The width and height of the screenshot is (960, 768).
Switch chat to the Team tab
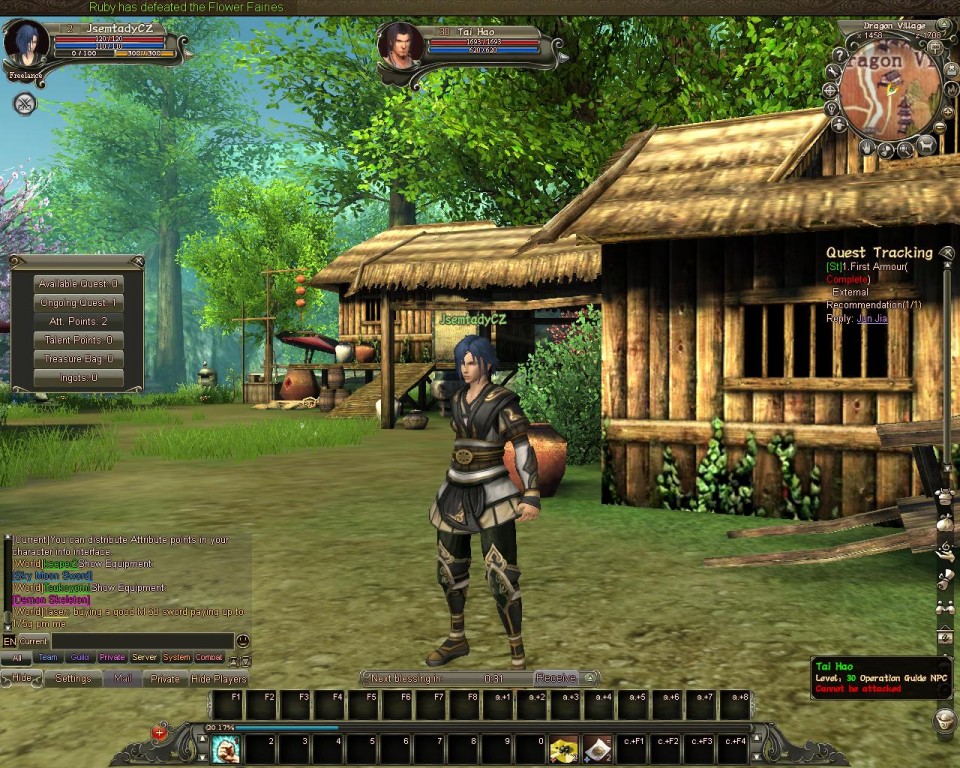coord(47,658)
